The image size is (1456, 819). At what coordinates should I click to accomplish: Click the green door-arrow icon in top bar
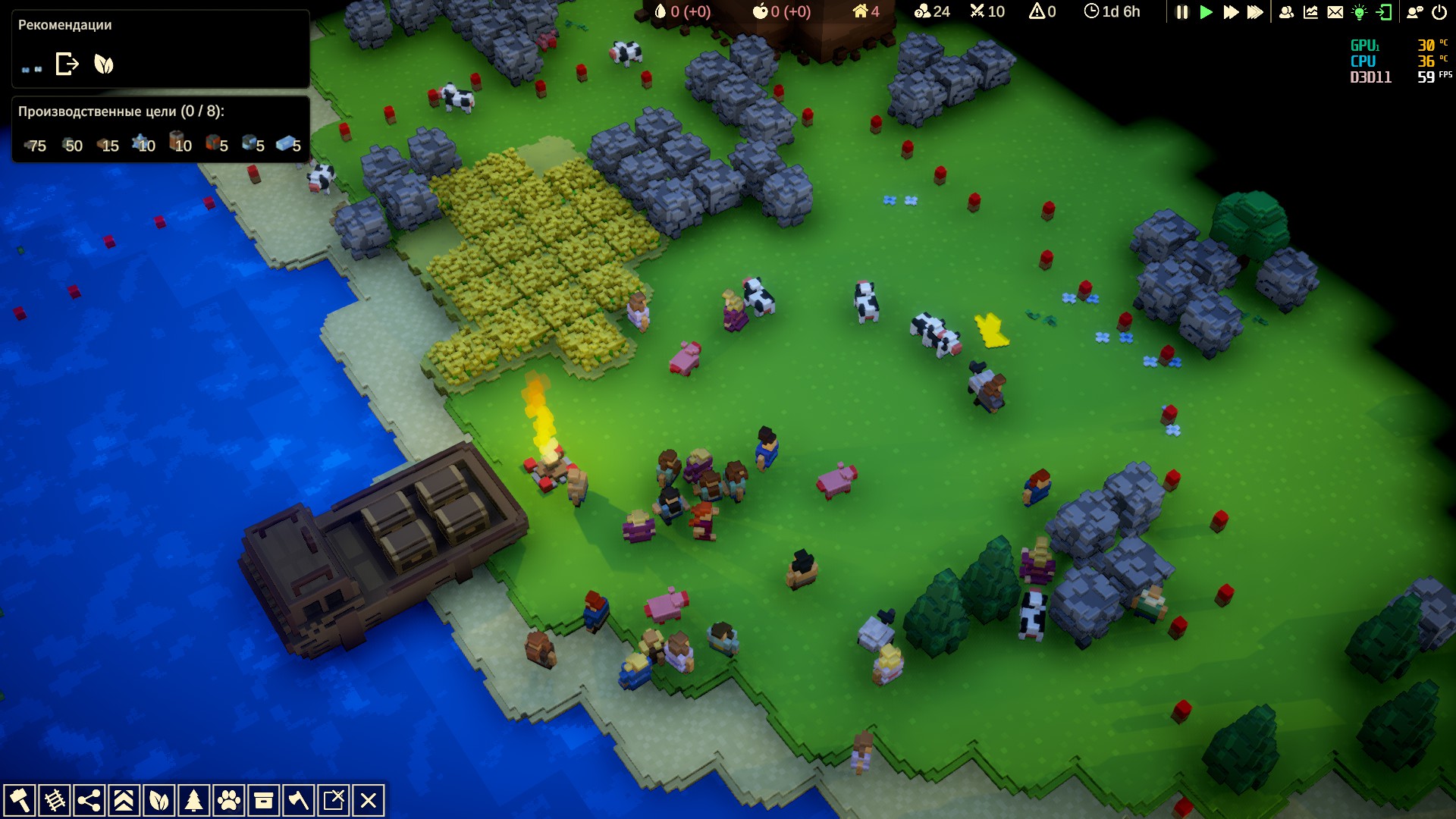(1384, 12)
